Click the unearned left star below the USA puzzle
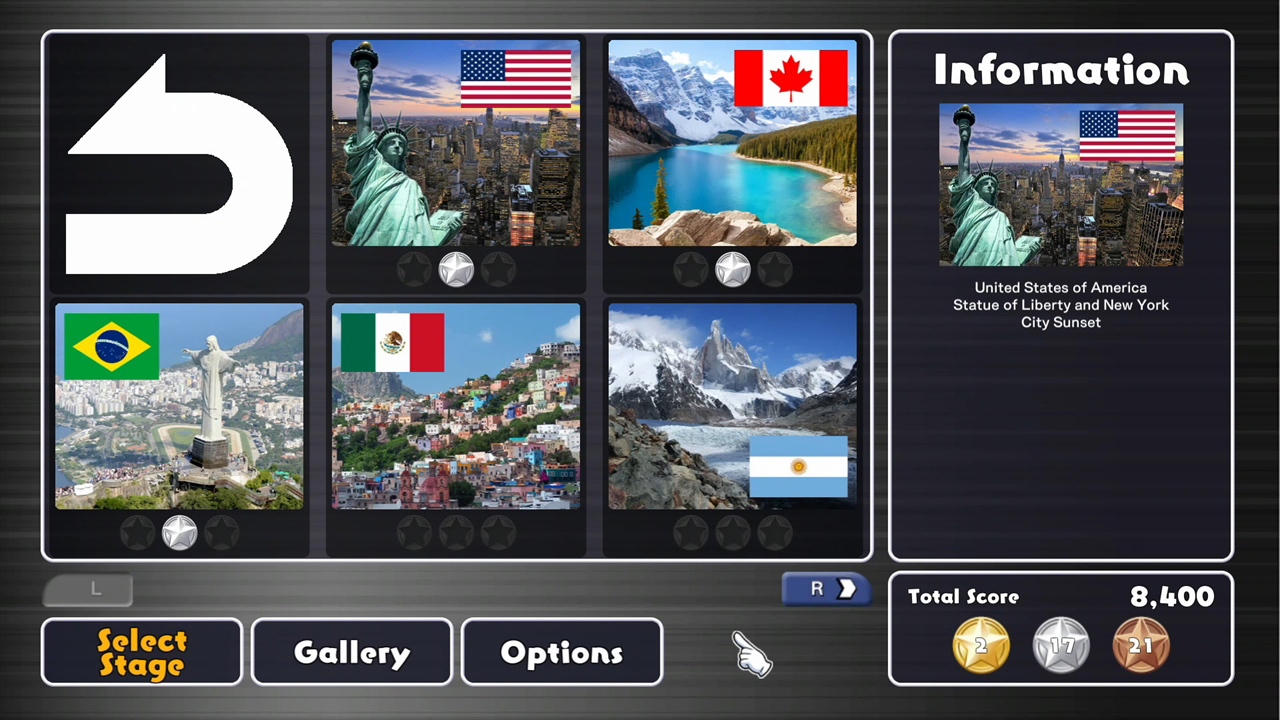 tap(415, 269)
